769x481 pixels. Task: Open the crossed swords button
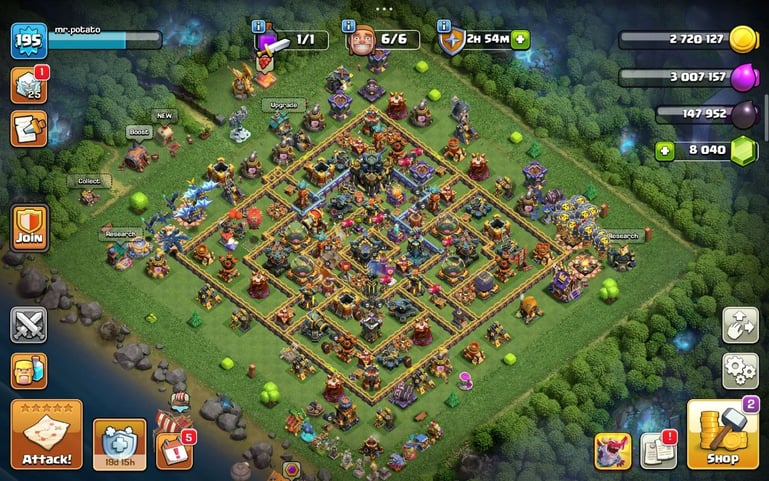click(28, 324)
